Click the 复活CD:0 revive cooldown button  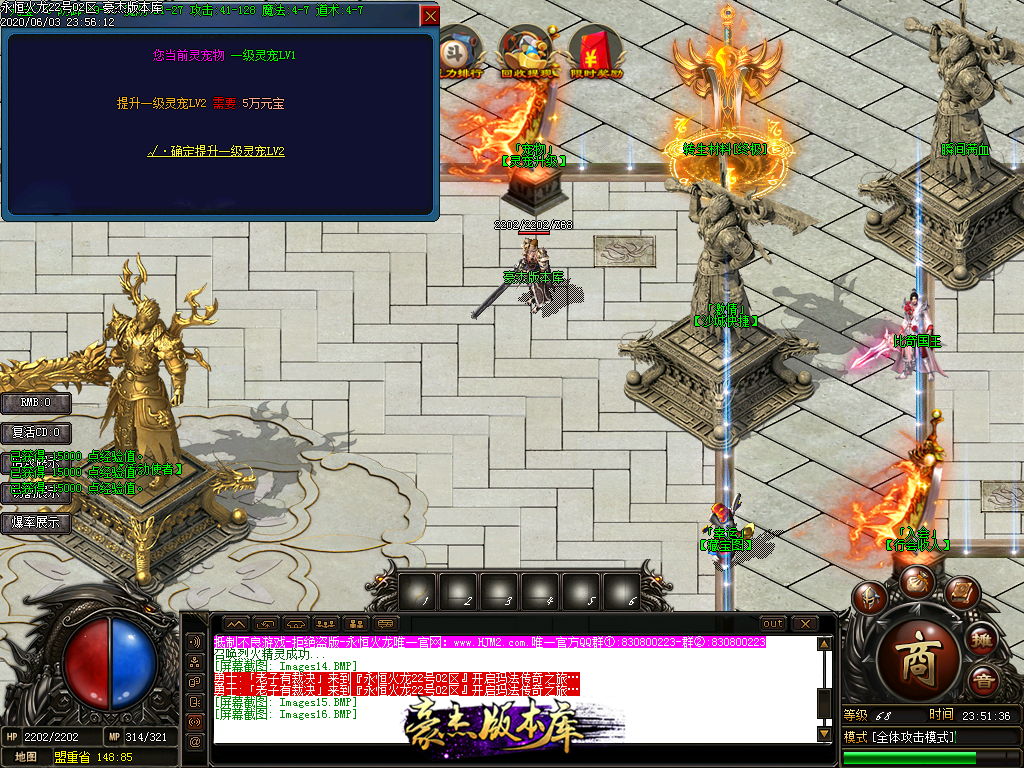pos(35,433)
